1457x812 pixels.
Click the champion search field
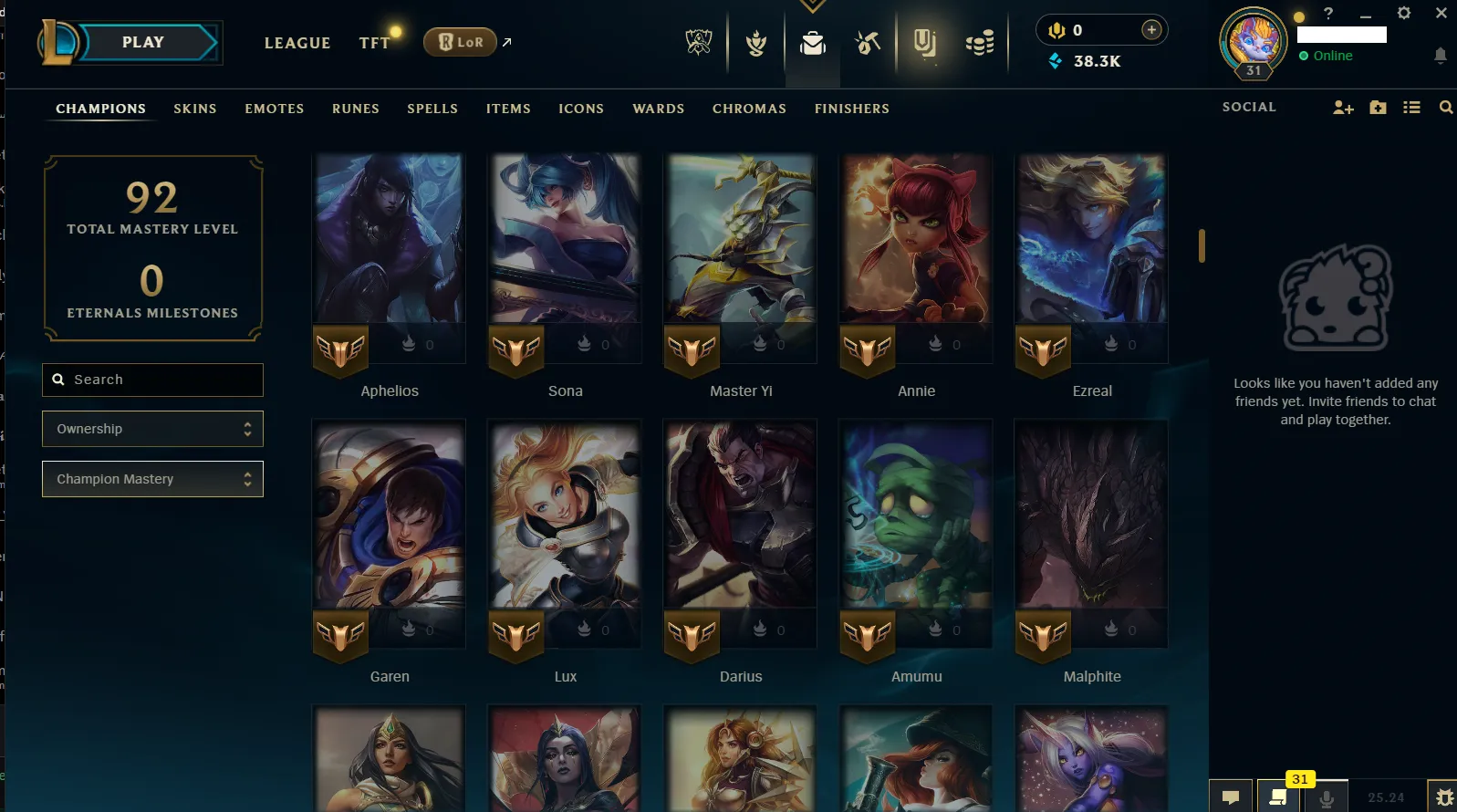(x=152, y=380)
